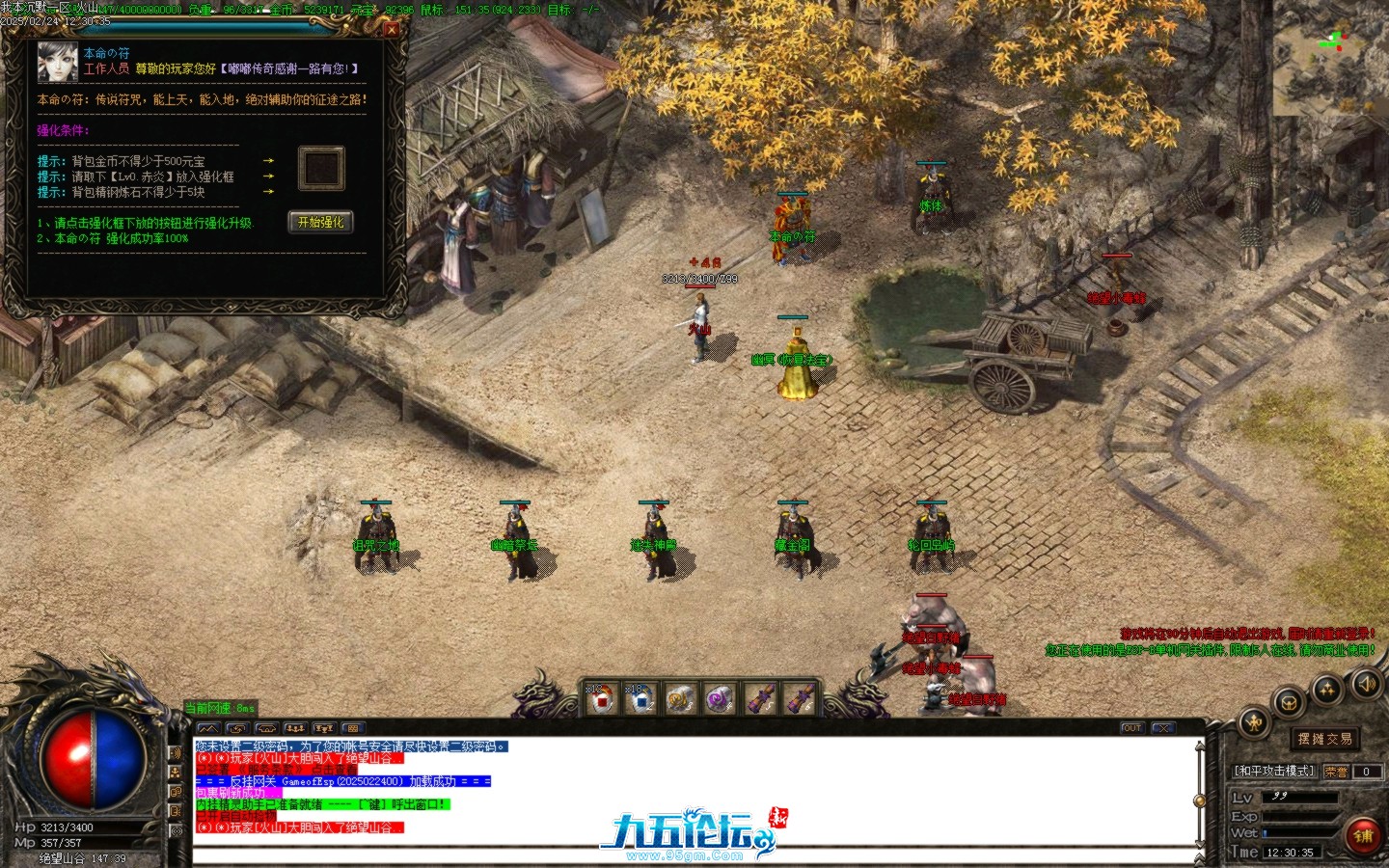Toggle the 和平攻击模式 attack mode
Image resolution: width=1389 pixels, height=868 pixels.
tap(1274, 772)
